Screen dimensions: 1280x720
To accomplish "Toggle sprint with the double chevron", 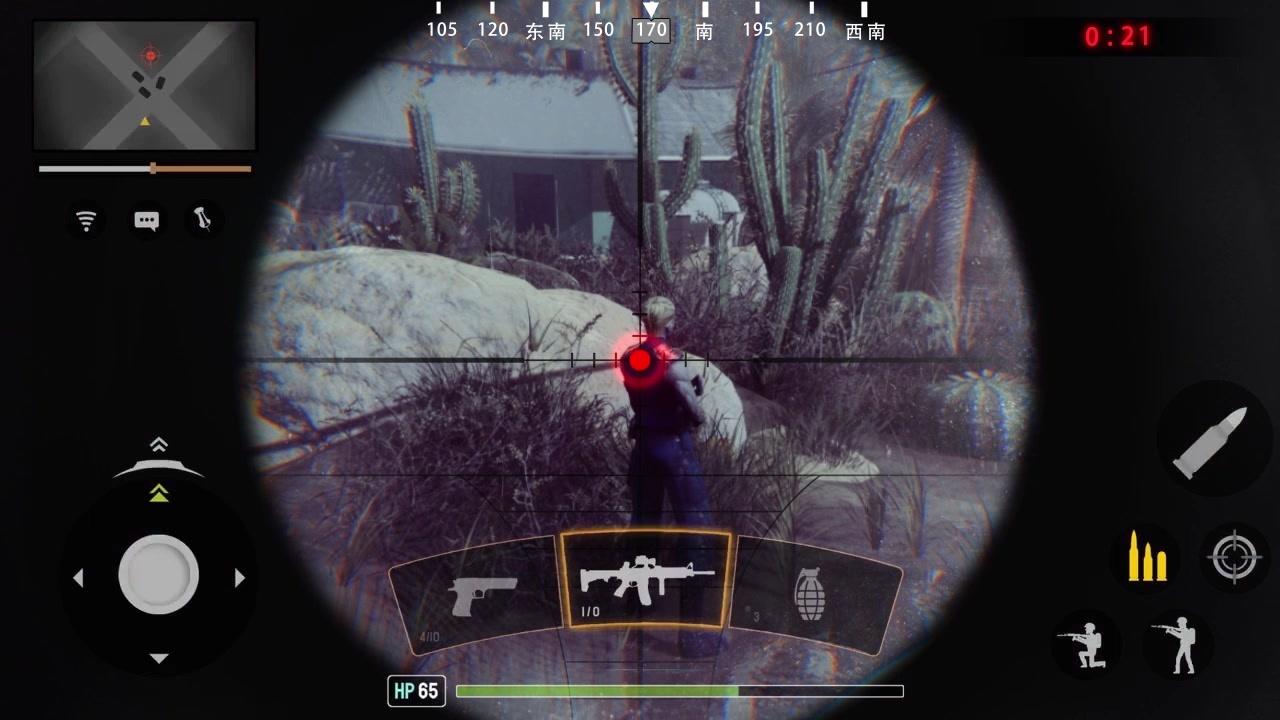I will [158, 445].
